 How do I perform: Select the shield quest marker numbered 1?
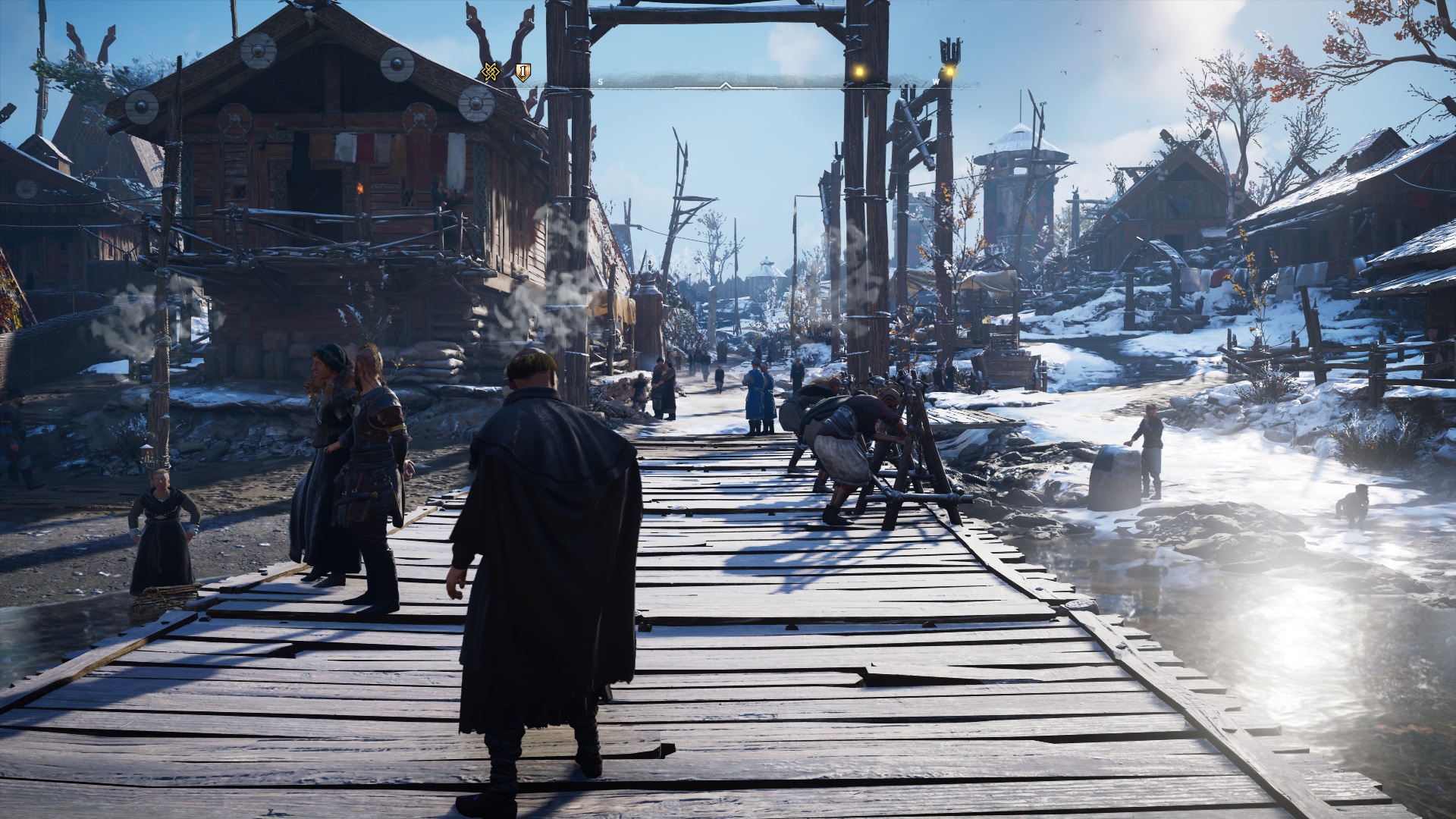click(x=522, y=72)
